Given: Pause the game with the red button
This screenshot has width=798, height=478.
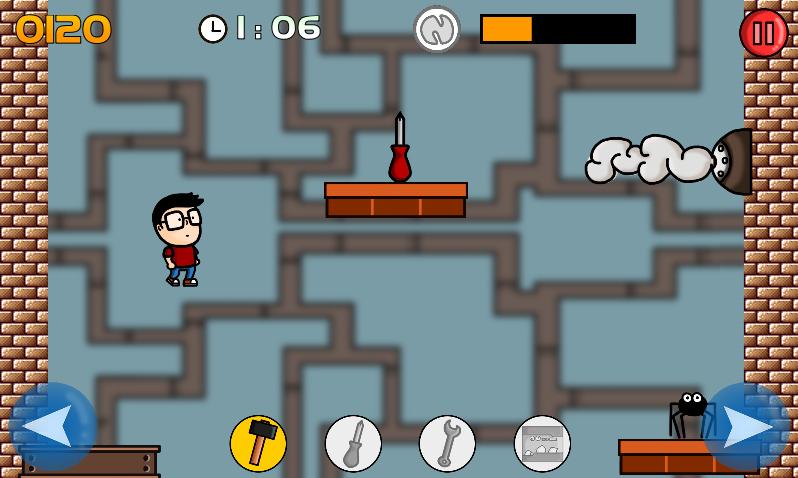Looking at the screenshot, I should point(763,33).
